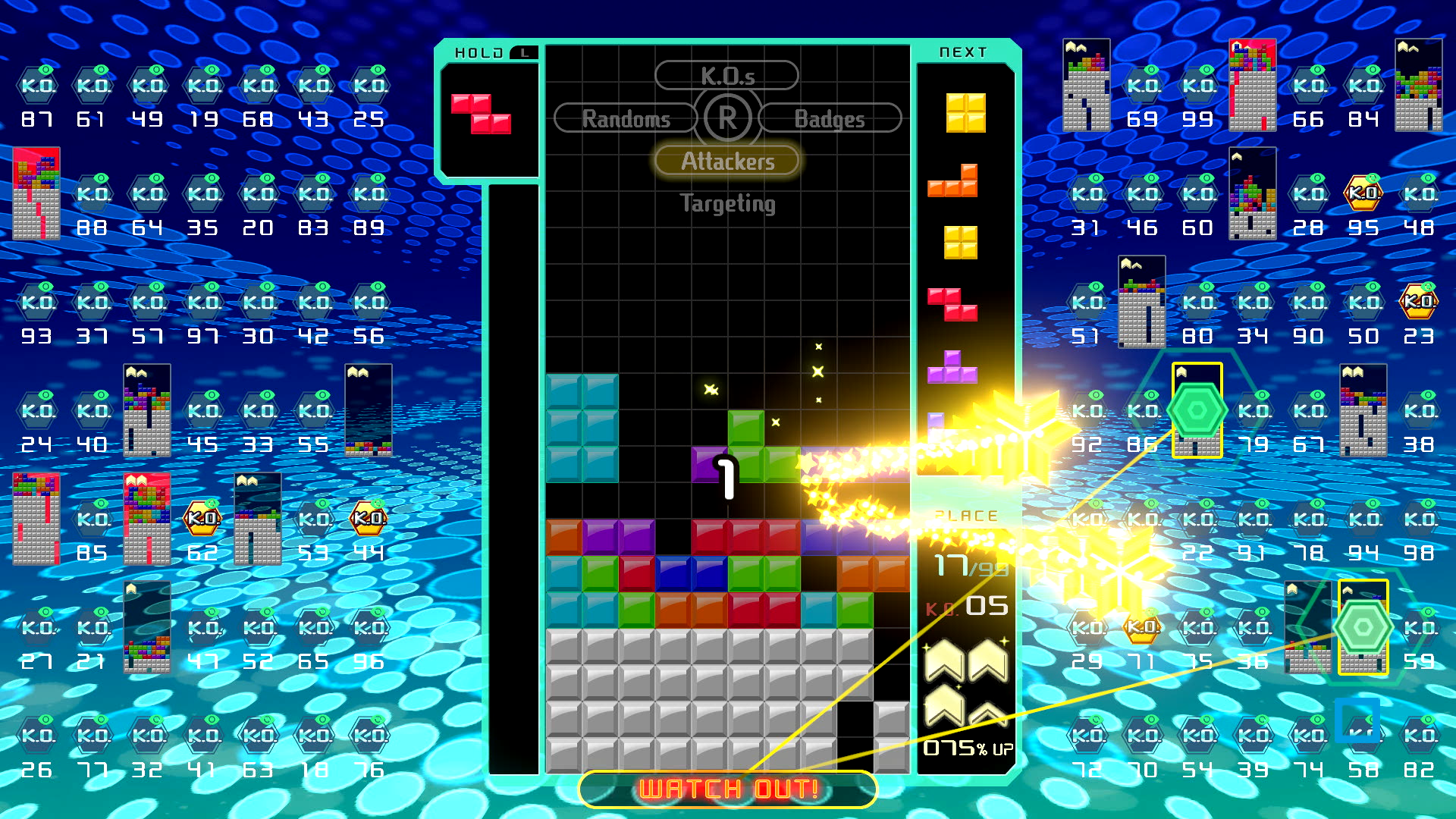Viewport: 1456px width, 819px height.
Task: Click the K.O. badge above player 23
Action: coord(1418,302)
